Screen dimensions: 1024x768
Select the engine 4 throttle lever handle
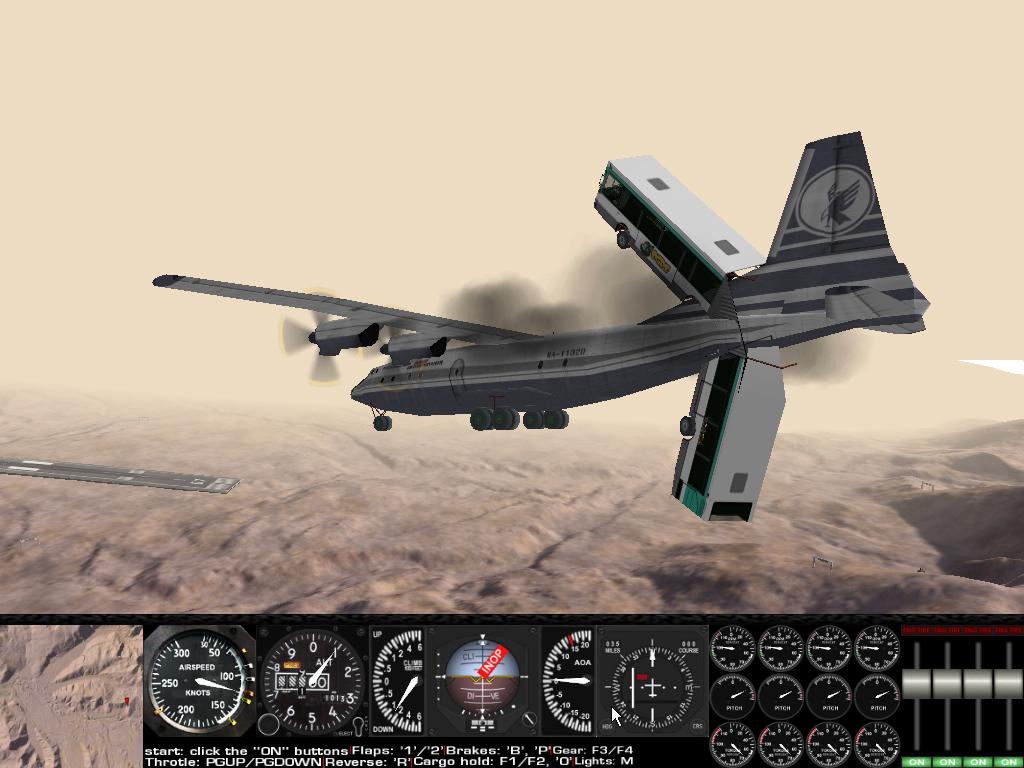tap(1009, 684)
